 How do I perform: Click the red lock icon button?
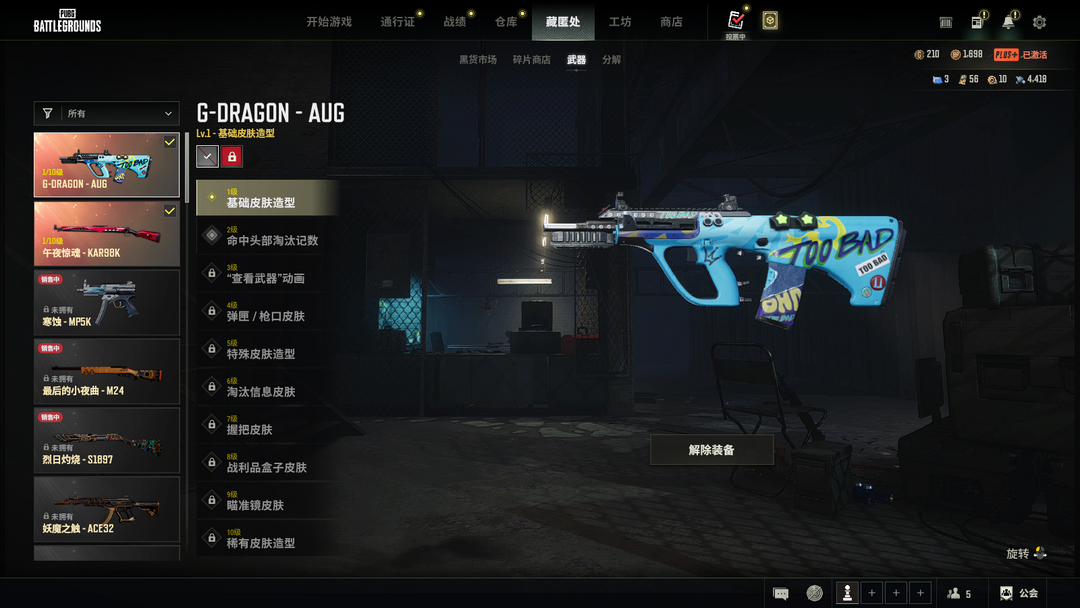click(232, 156)
